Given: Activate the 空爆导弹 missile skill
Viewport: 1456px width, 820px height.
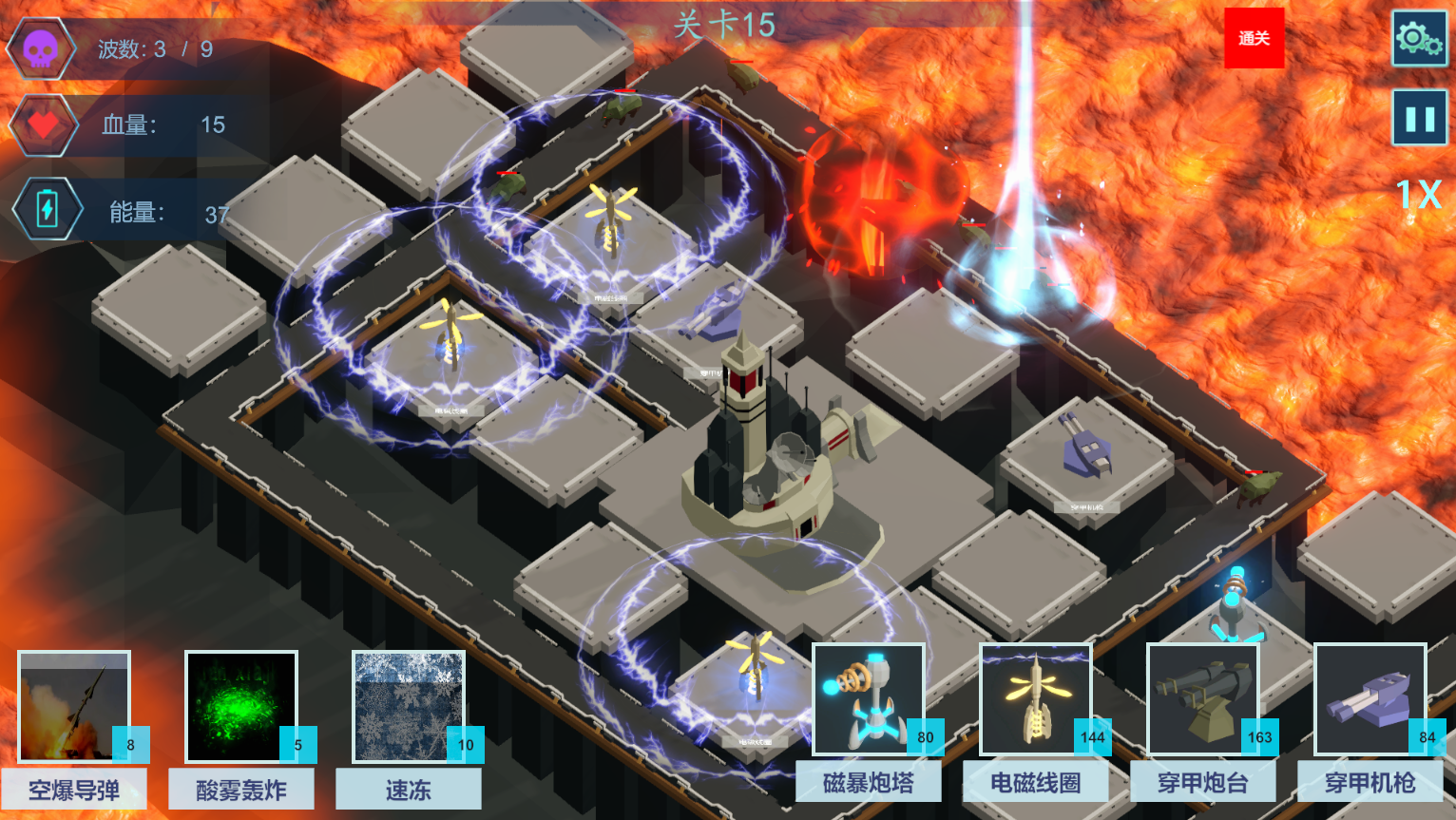Looking at the screenshot, I should coord(74,707).
